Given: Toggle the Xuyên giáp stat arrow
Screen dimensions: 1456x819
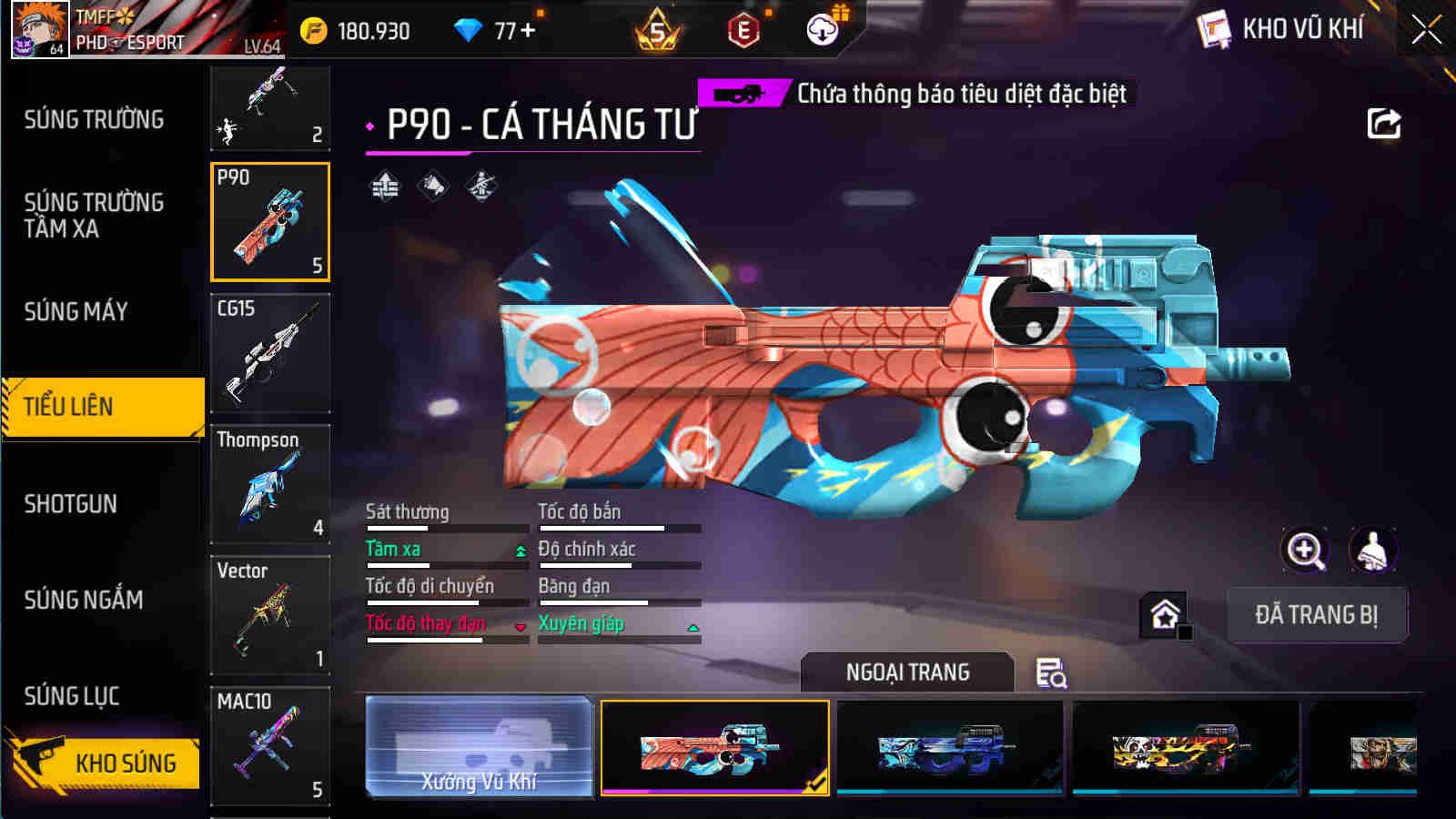Looking at the screenshot, I should pyautogui.click(x=692, y=626).
